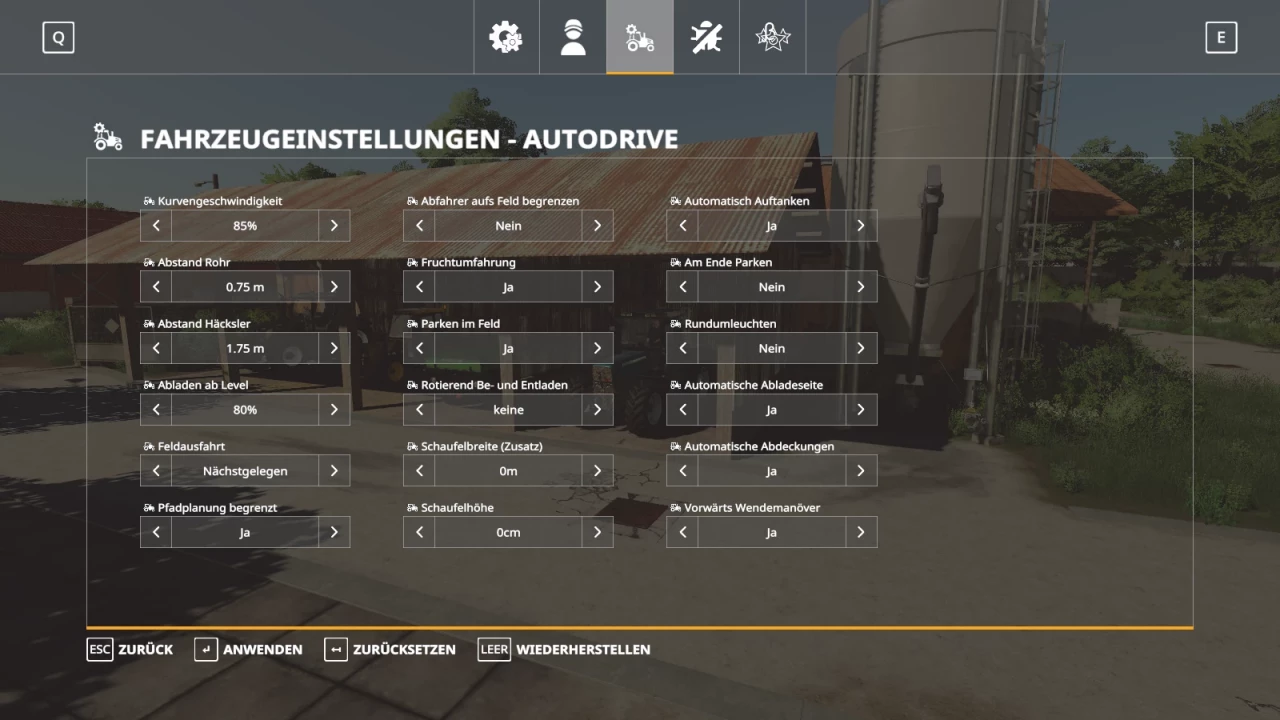Image resolution: width=1280 pixels, height=720 pixels.
Task: Open the debug tab with crossed-out bug icon
Action: click(706, 37)
